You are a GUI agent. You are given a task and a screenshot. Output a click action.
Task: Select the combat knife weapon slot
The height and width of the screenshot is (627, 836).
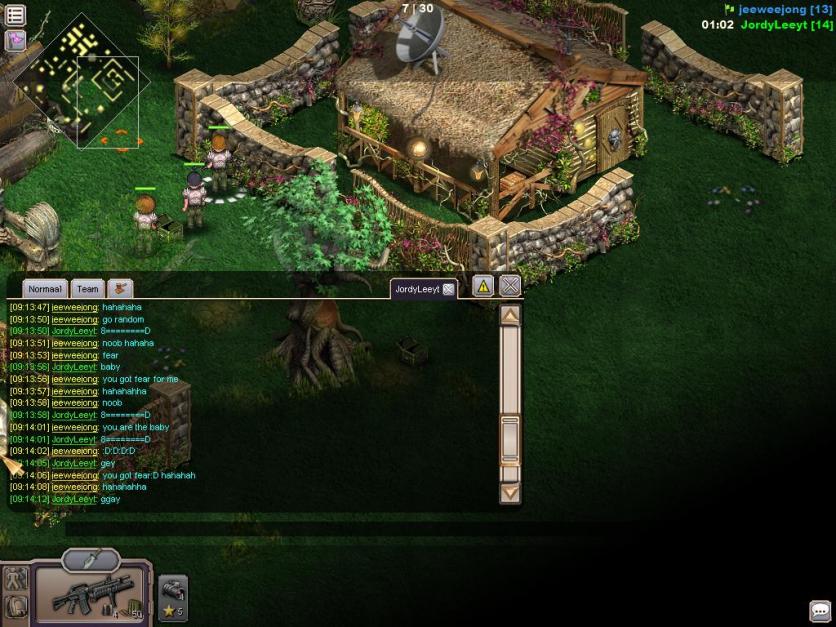coord(91,560)
